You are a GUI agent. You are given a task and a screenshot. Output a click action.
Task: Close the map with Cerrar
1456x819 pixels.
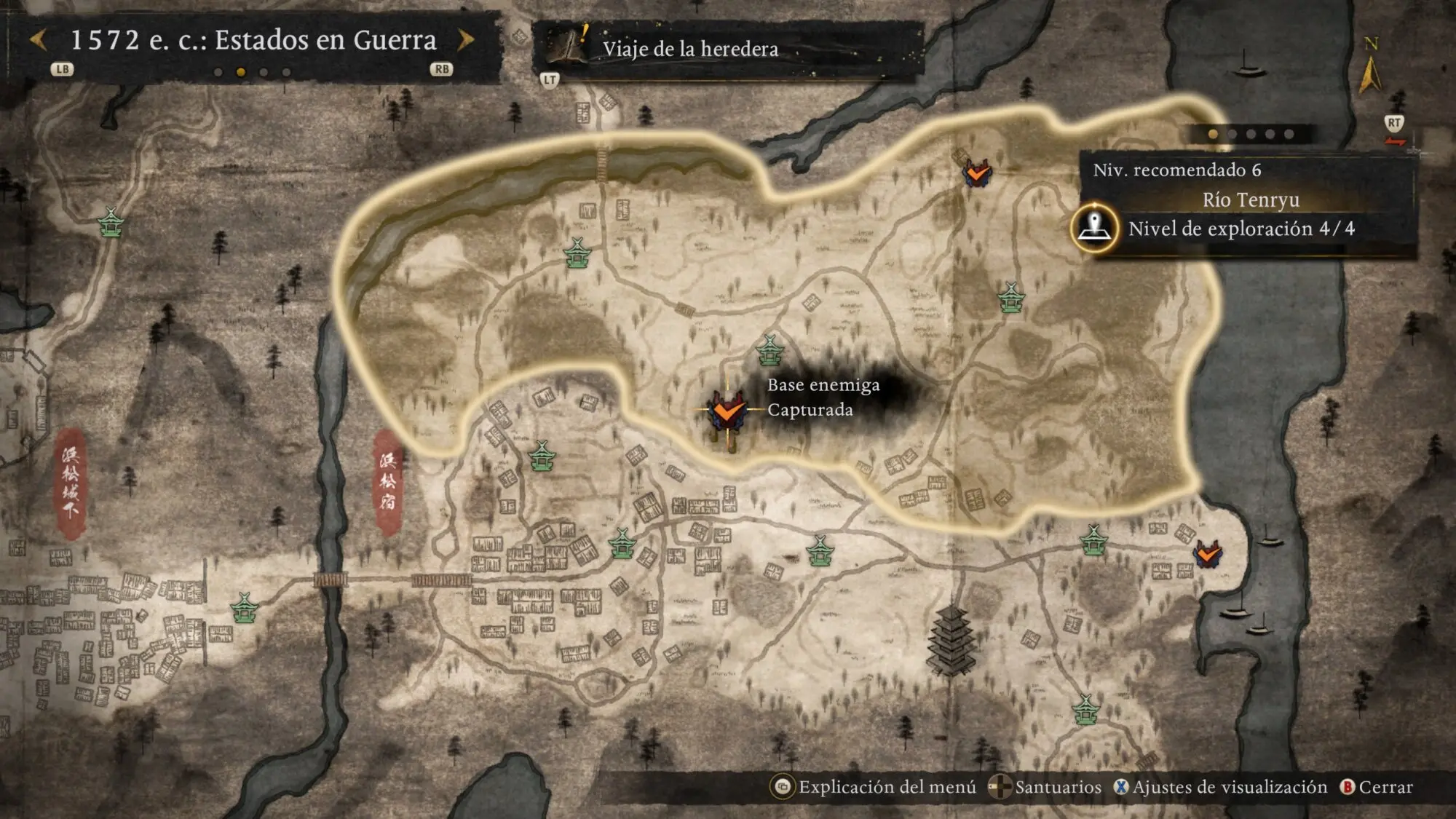(1377, 787)
